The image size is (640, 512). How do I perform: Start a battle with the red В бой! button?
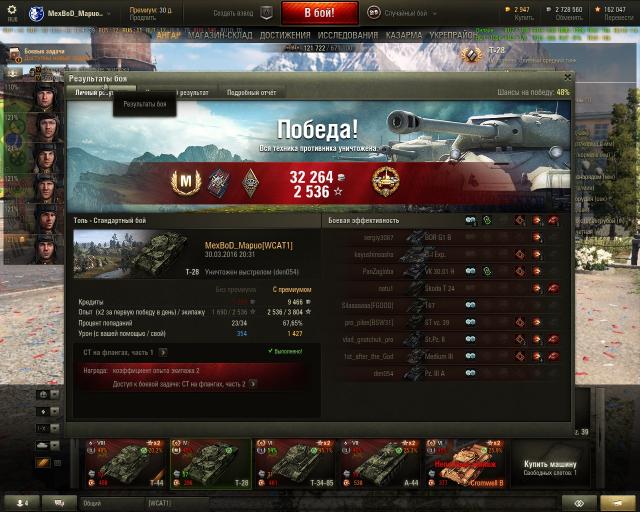(x=318, y=13)
